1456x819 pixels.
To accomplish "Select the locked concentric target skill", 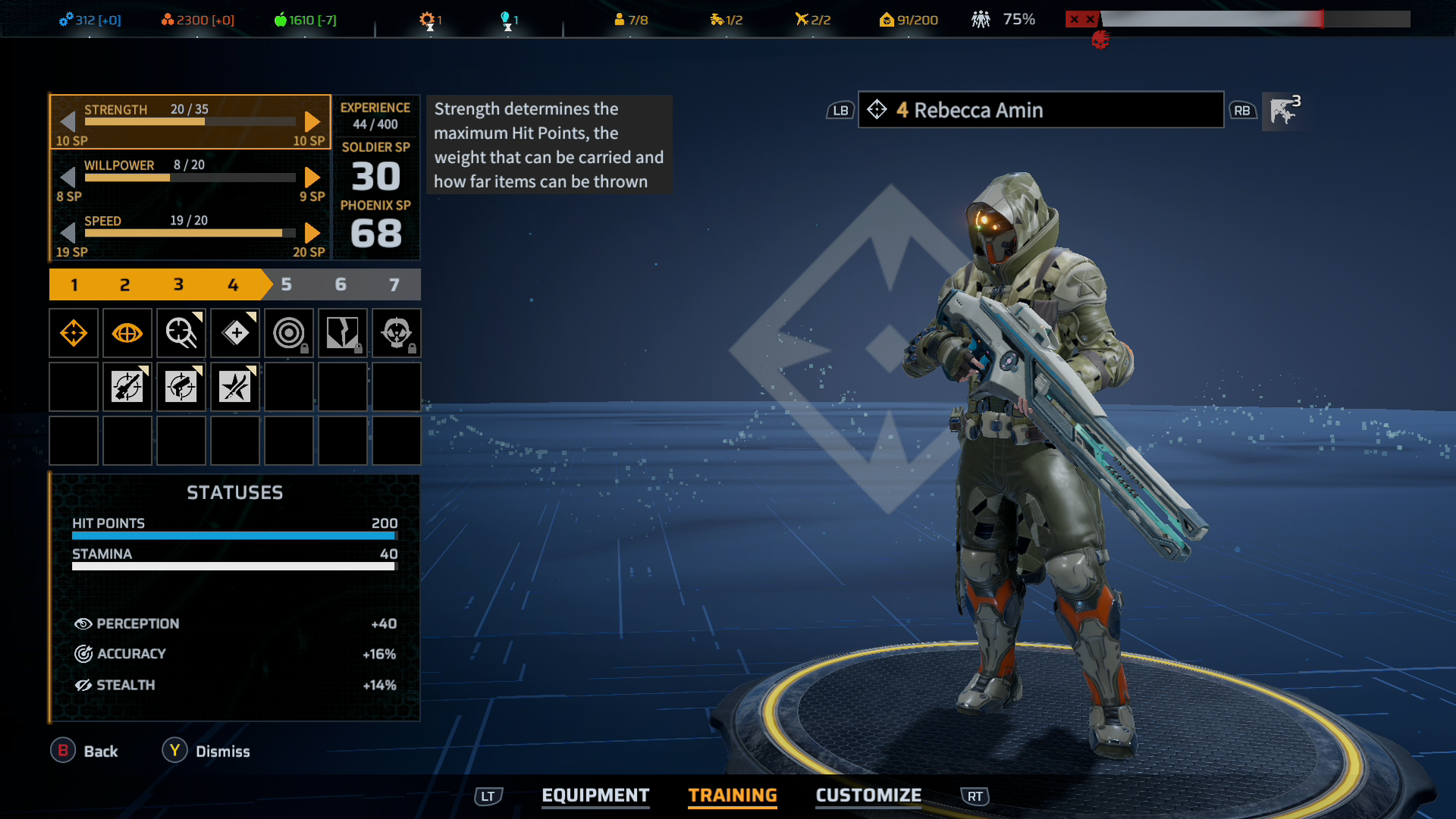I will coord(289,333).
